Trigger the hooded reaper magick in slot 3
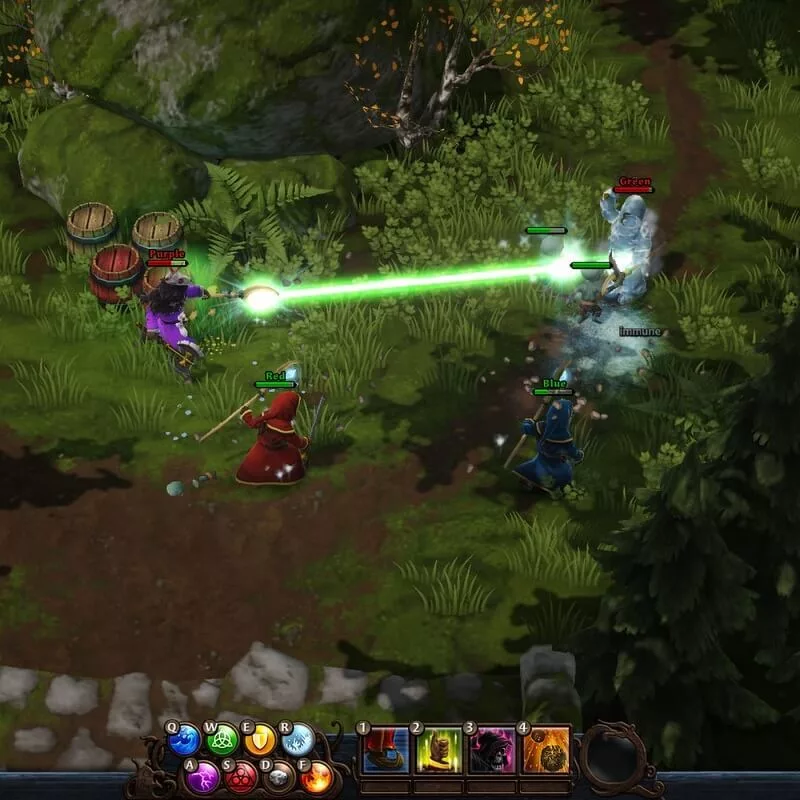 click(x=492, y=751)
